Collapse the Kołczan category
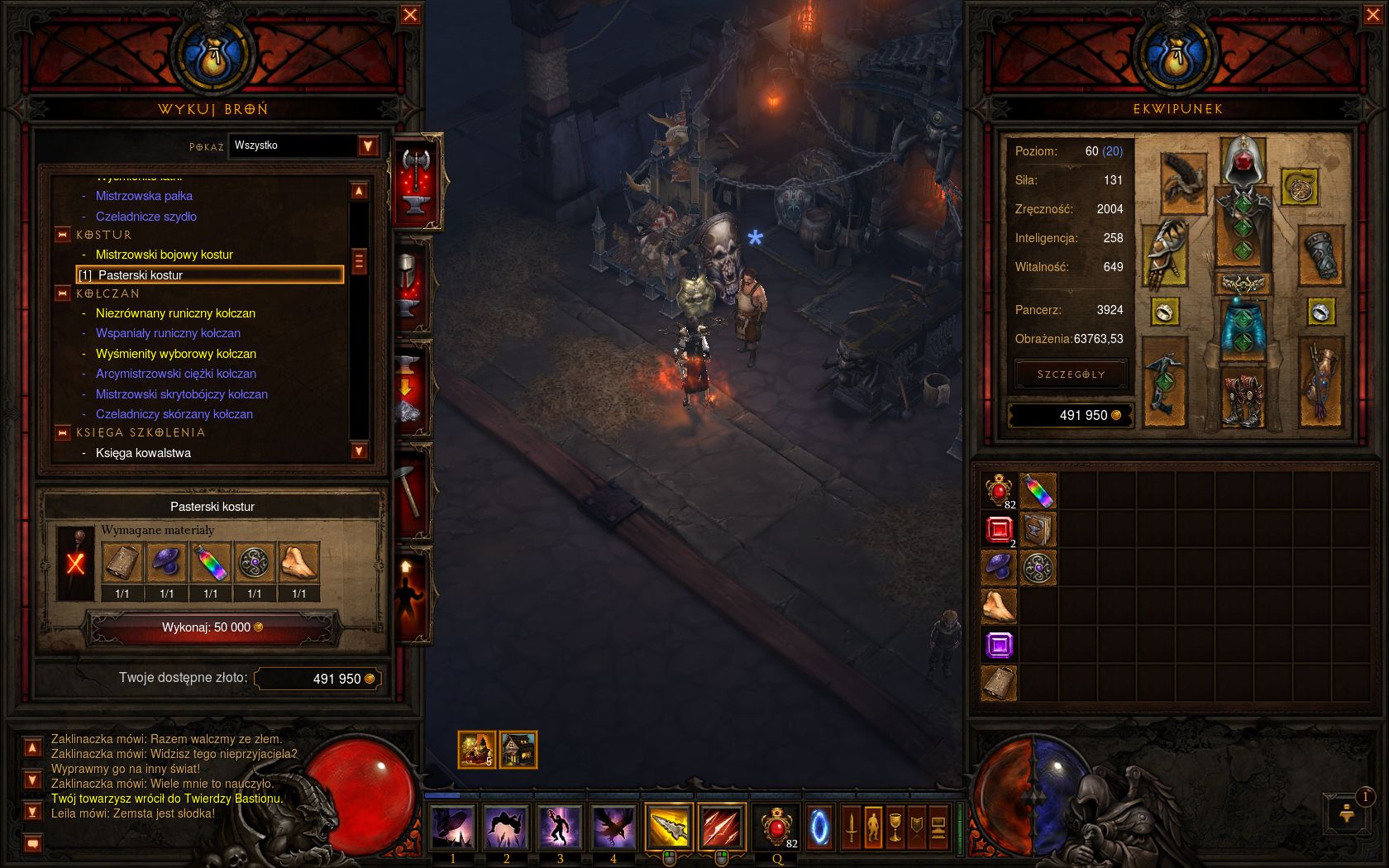 [x=63, y=293]
